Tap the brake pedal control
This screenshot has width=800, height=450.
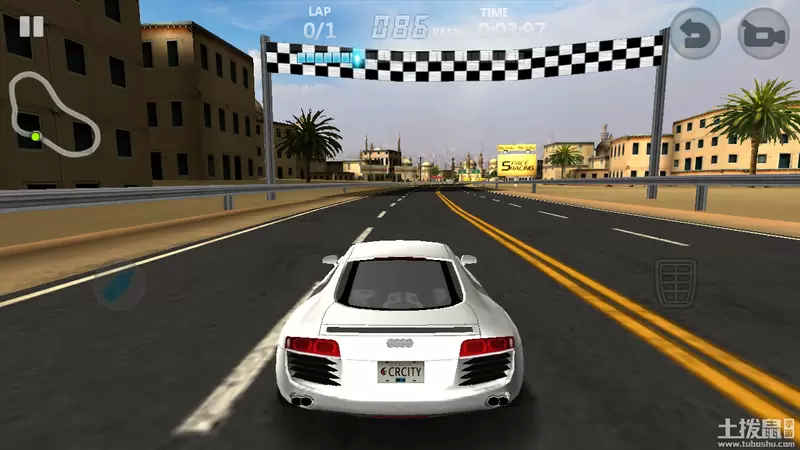pyautogui.click(x=676, y=281)
